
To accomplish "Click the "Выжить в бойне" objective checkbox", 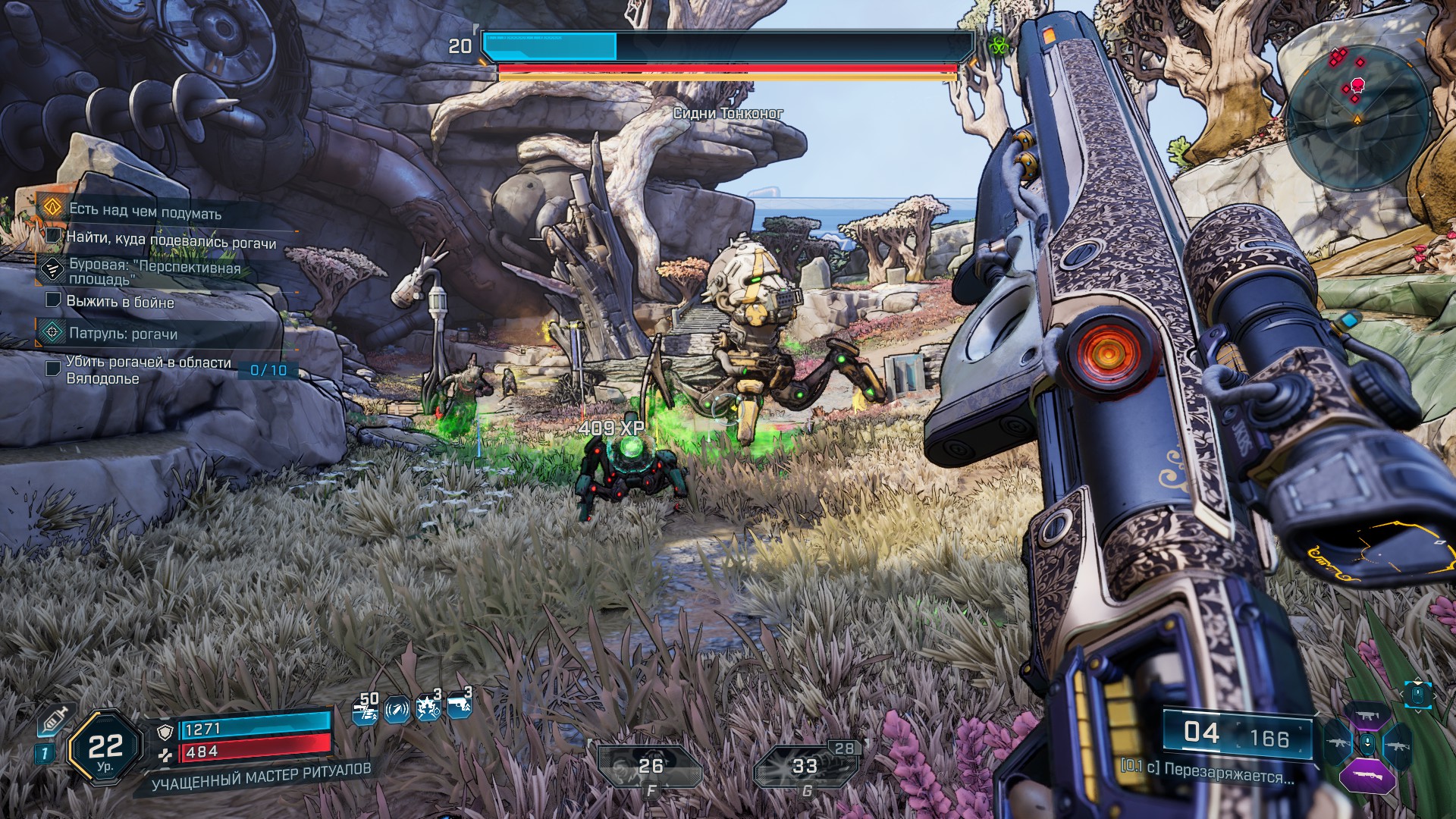I will (53, 300).
